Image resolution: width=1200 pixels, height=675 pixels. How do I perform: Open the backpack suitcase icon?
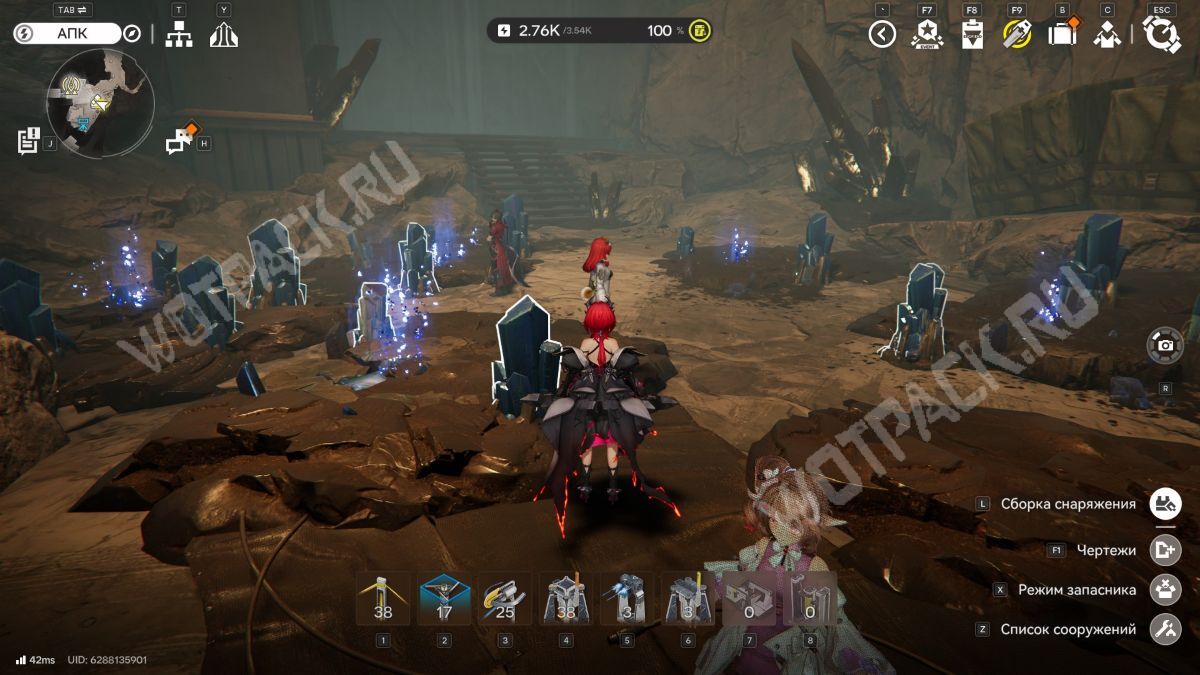coord(1062,35)
